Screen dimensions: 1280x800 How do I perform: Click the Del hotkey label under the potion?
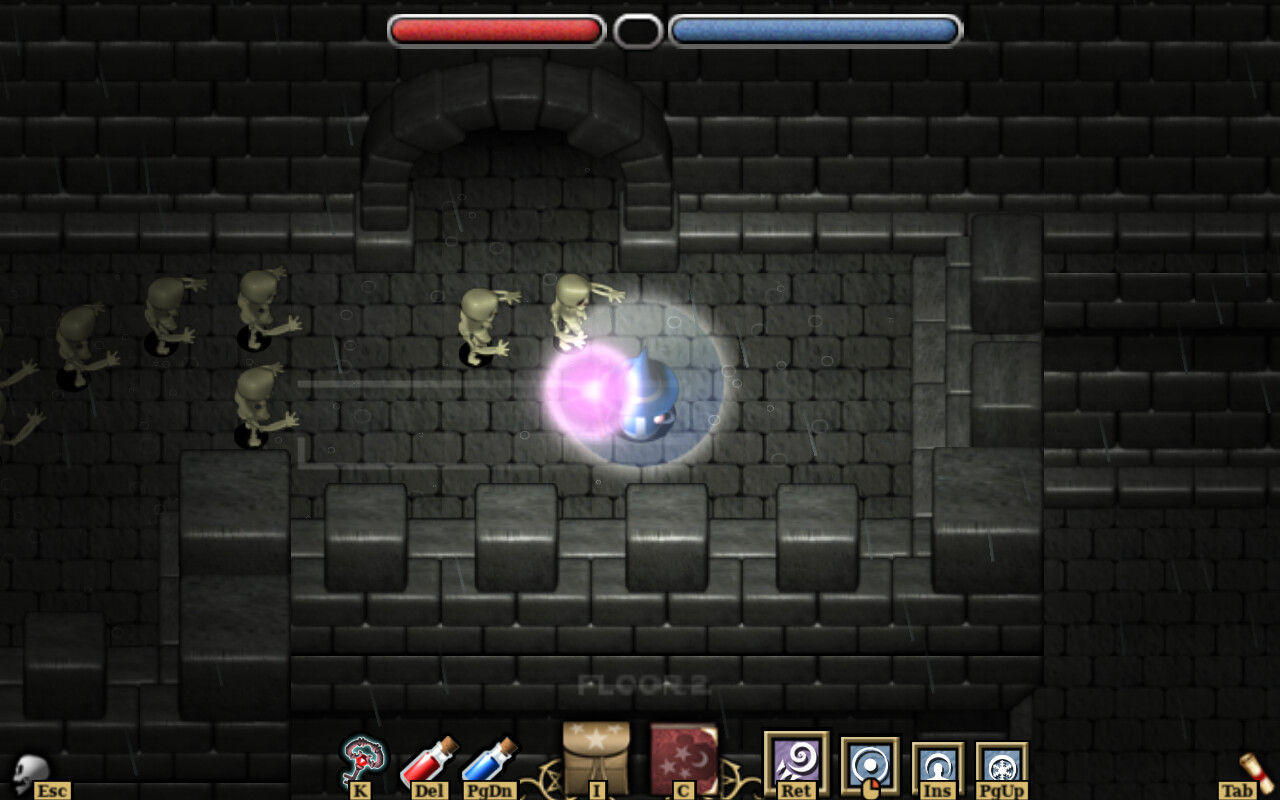pos(428,790)
